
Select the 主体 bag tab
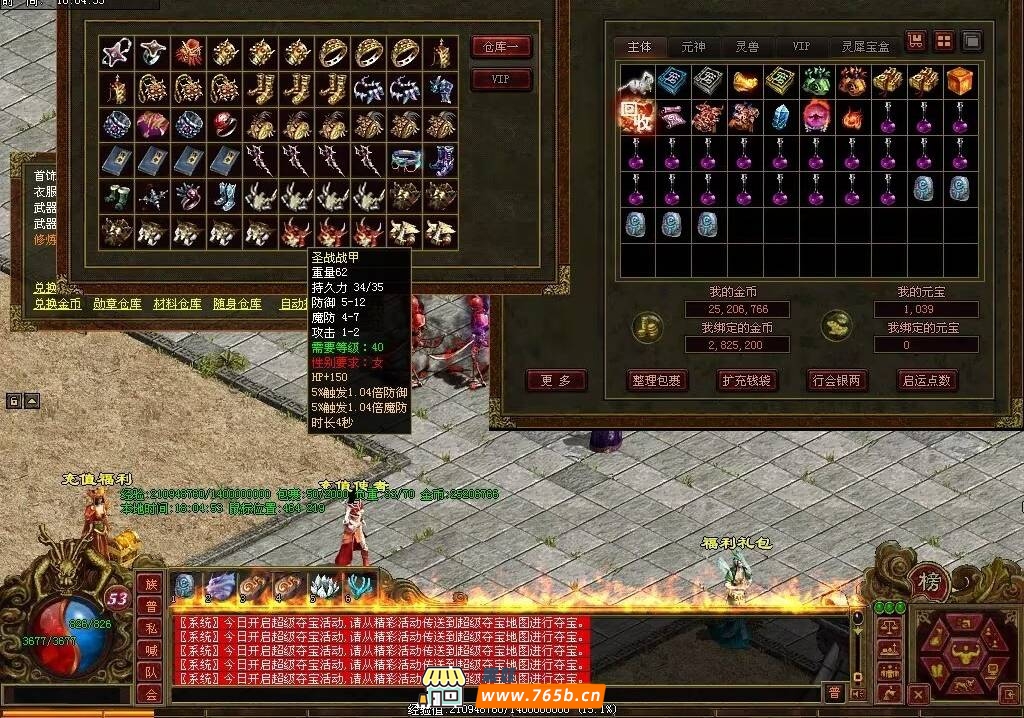(639, 47)
